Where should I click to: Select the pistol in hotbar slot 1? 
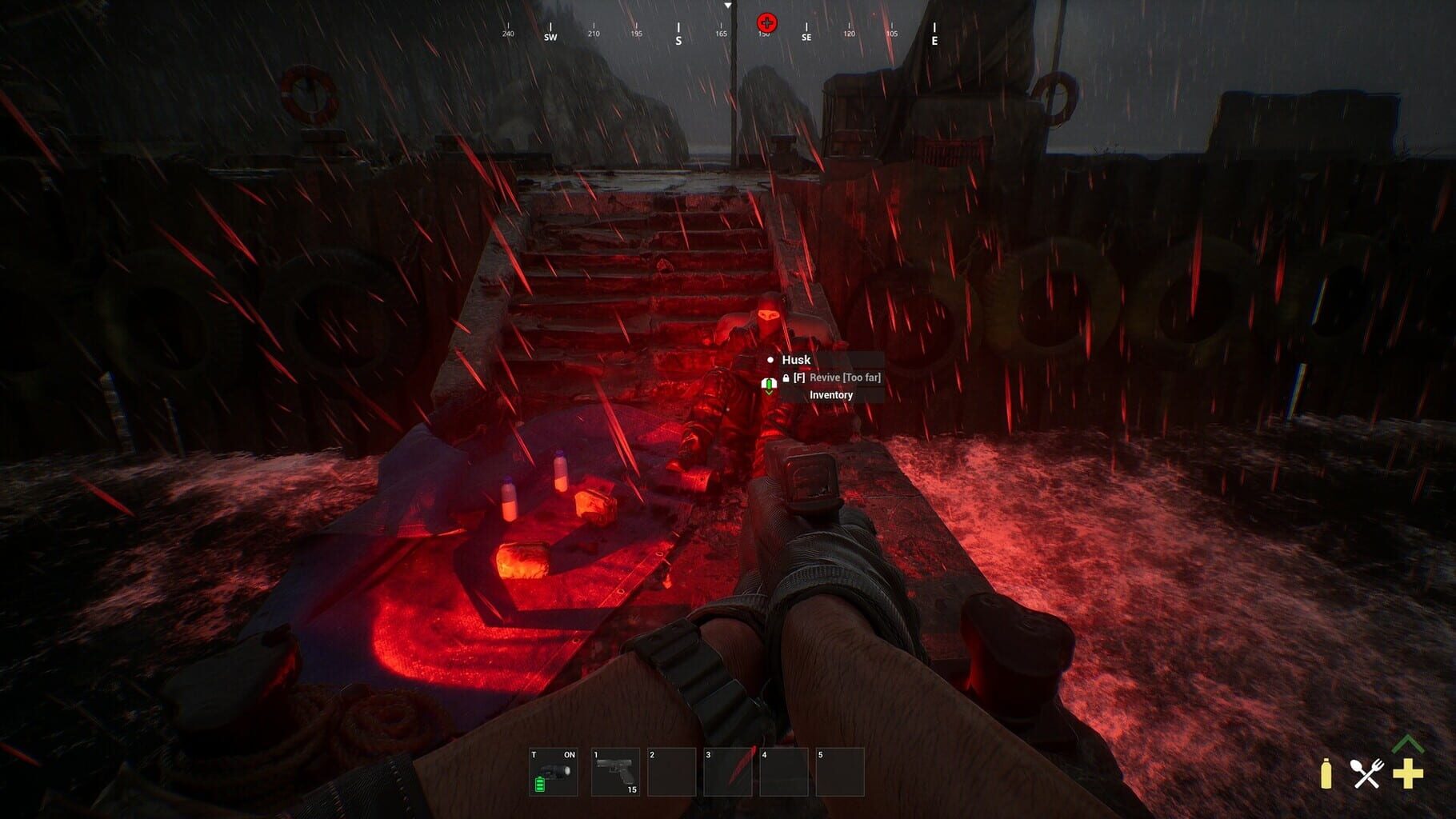pyautogui.click(x=616, y=770)
